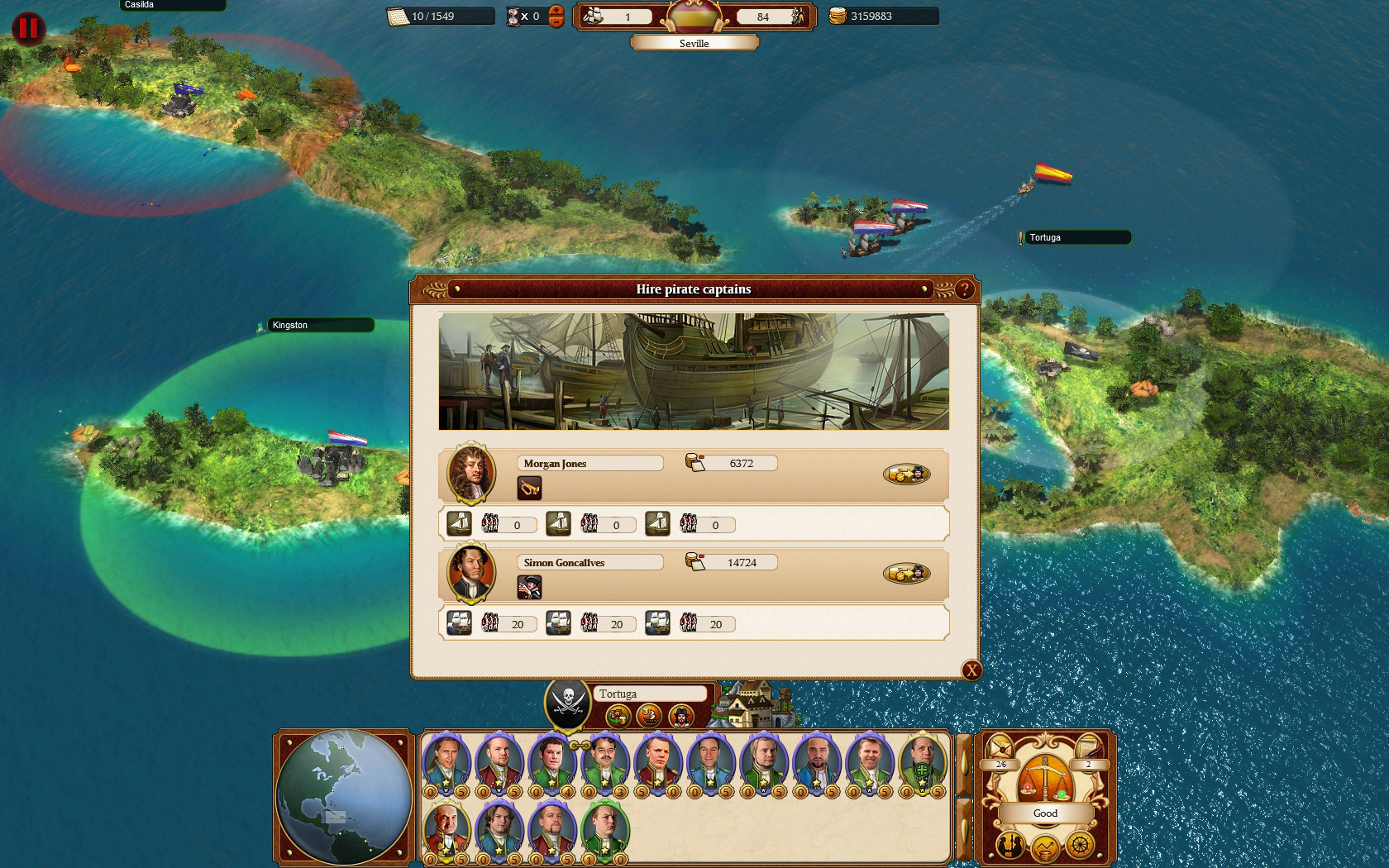This screenshot has height=868, width=1389.
Task: Select the pirate captain icon under Tortuga
Action: tap(681, 717)
